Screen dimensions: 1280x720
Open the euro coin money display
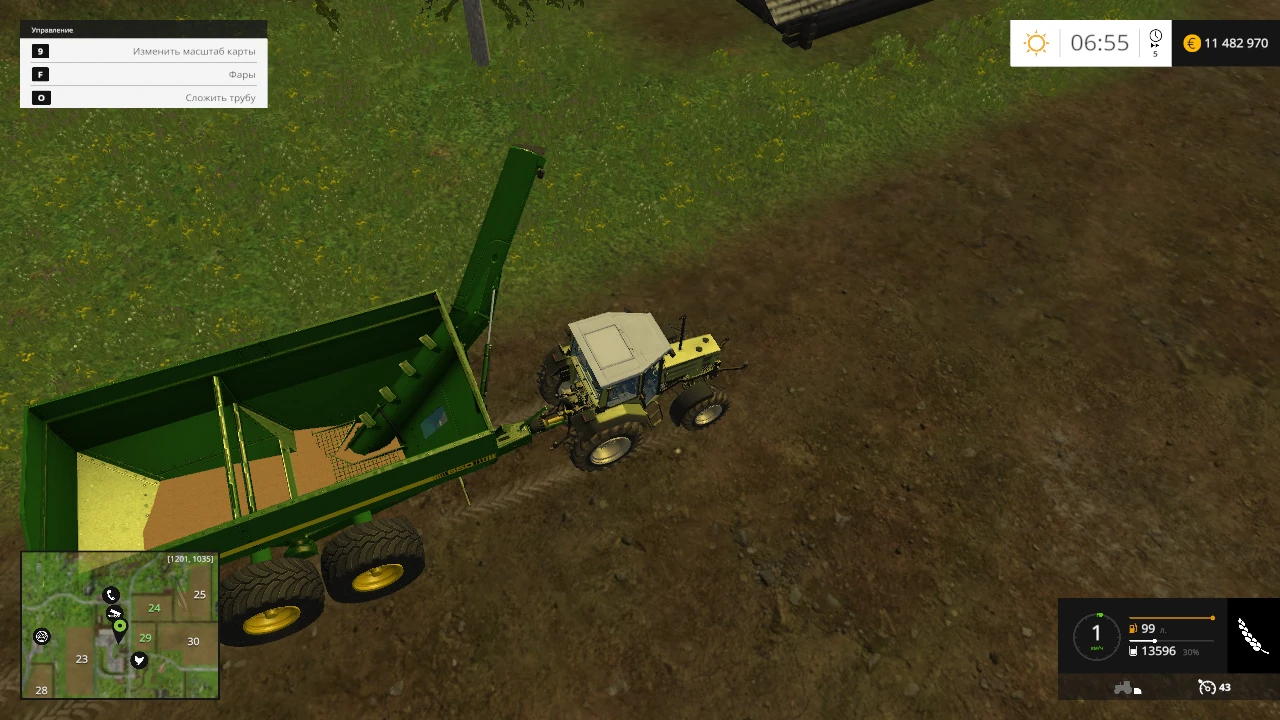point(1190,43)
